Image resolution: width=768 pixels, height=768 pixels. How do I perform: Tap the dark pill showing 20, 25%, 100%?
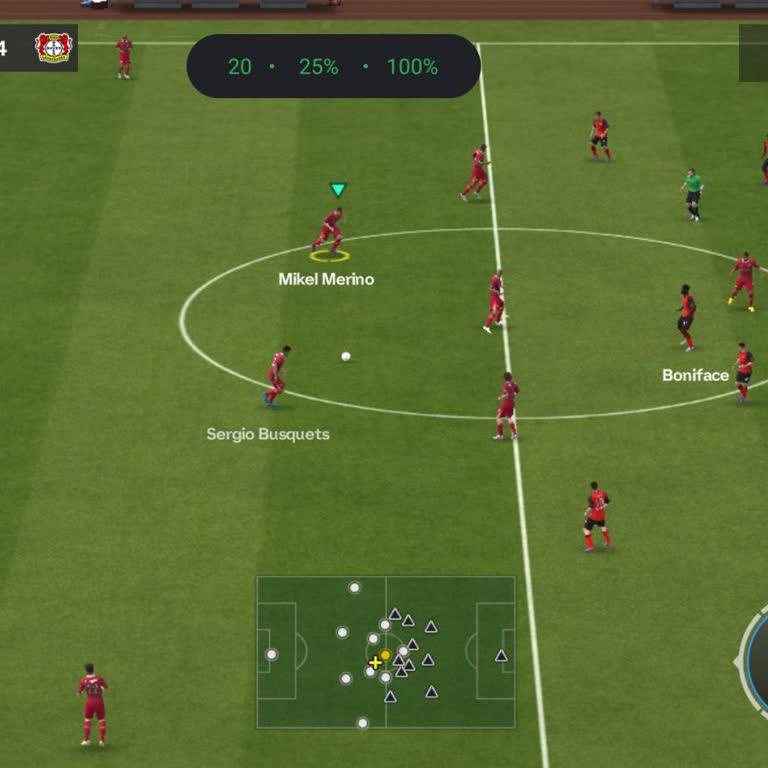click(x=333, y=67)
